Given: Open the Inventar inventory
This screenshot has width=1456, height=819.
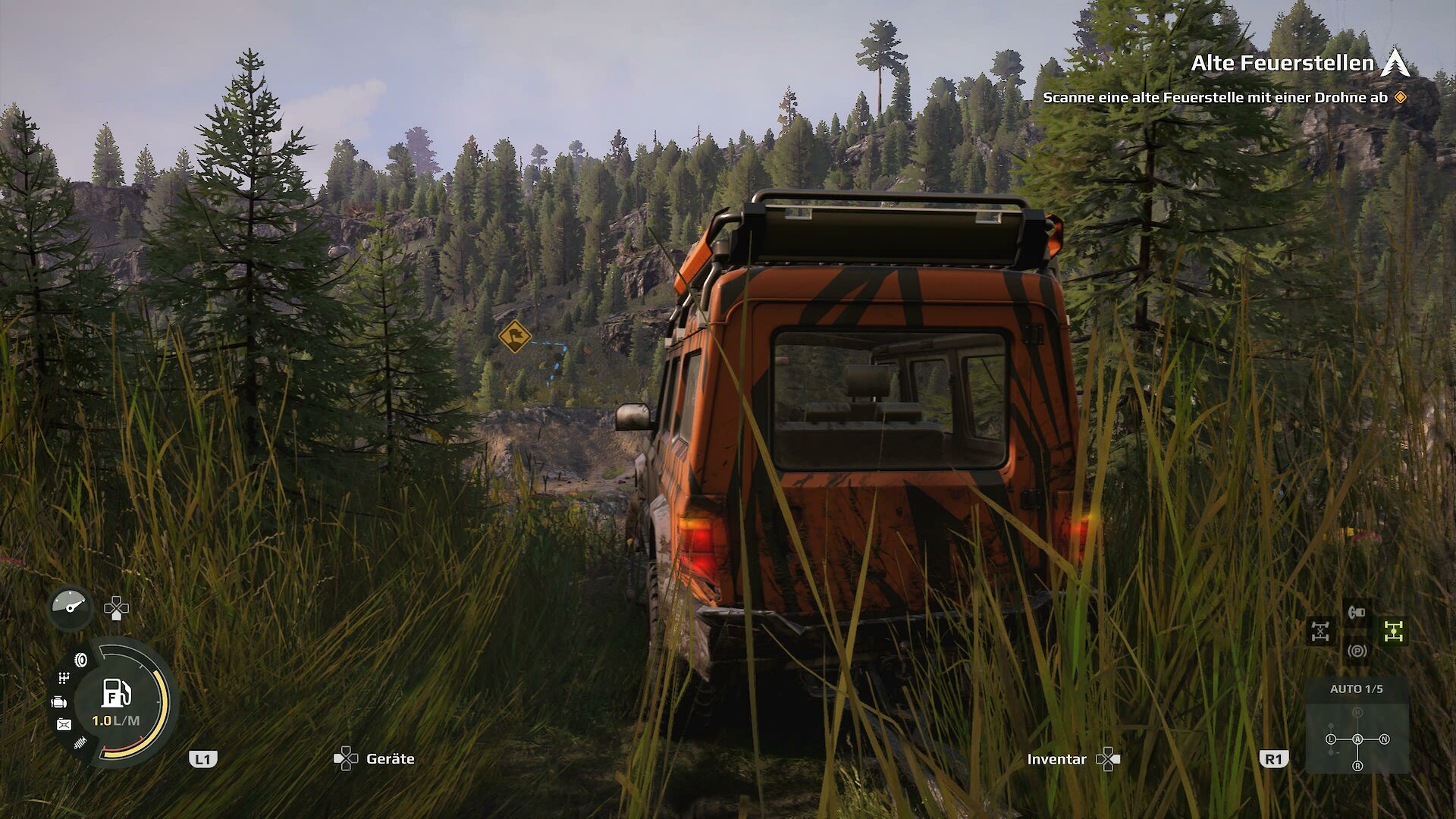Looking at the screenshot, I should (x=1056, y=759).
